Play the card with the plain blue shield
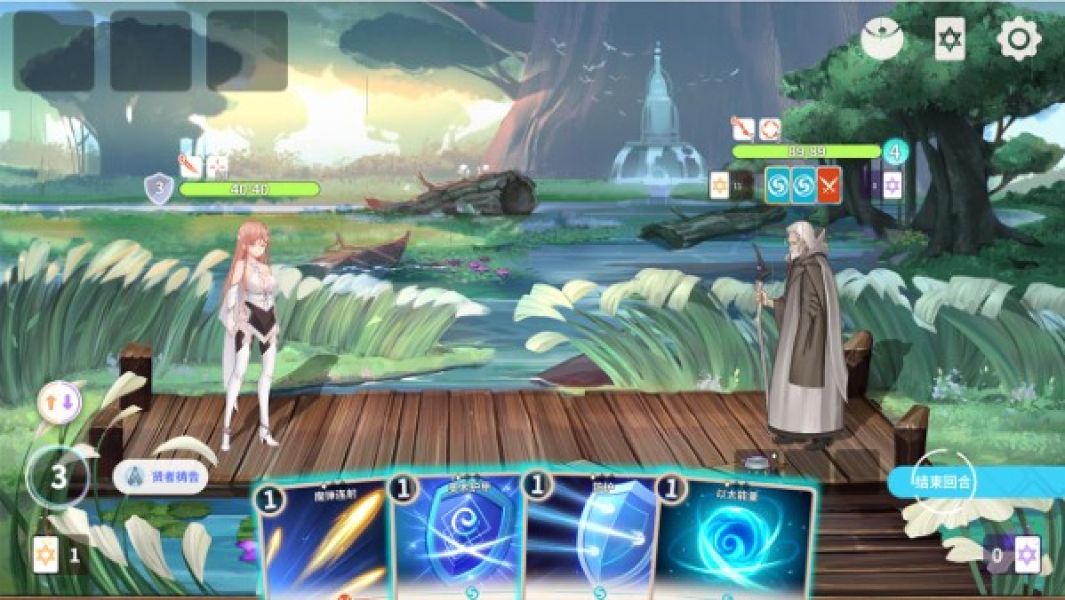 tap(589, 540)
